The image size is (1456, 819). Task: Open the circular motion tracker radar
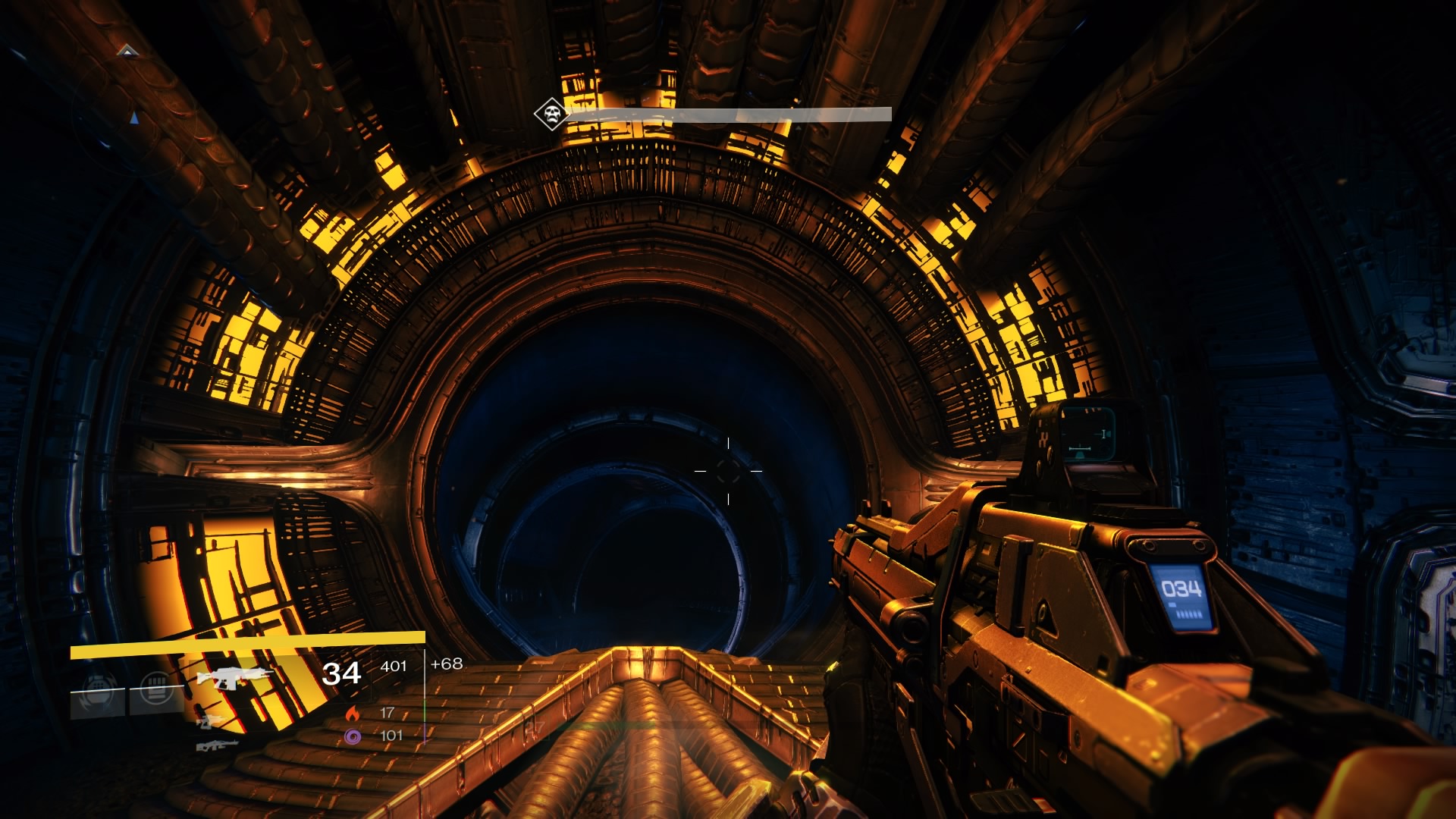click(127, 114)
